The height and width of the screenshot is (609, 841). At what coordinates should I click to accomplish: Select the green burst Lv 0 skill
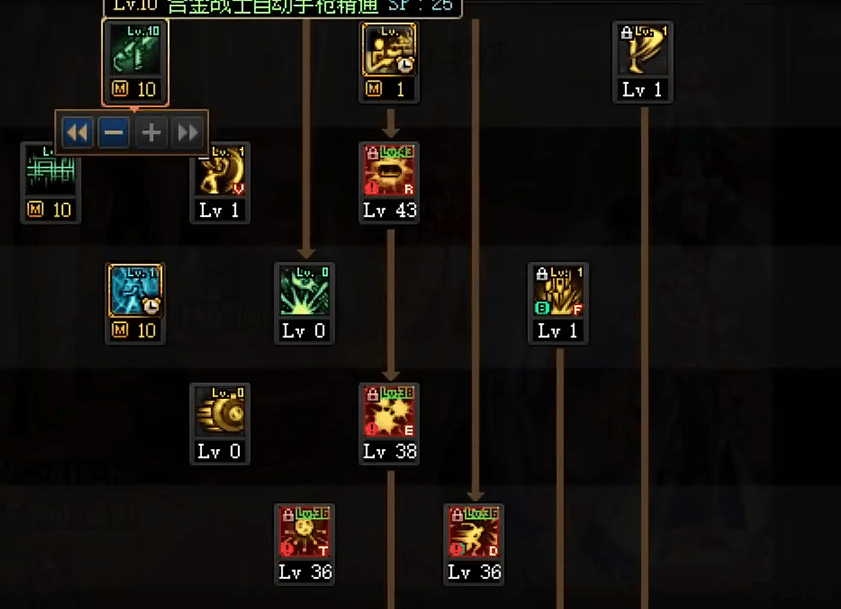304,292
